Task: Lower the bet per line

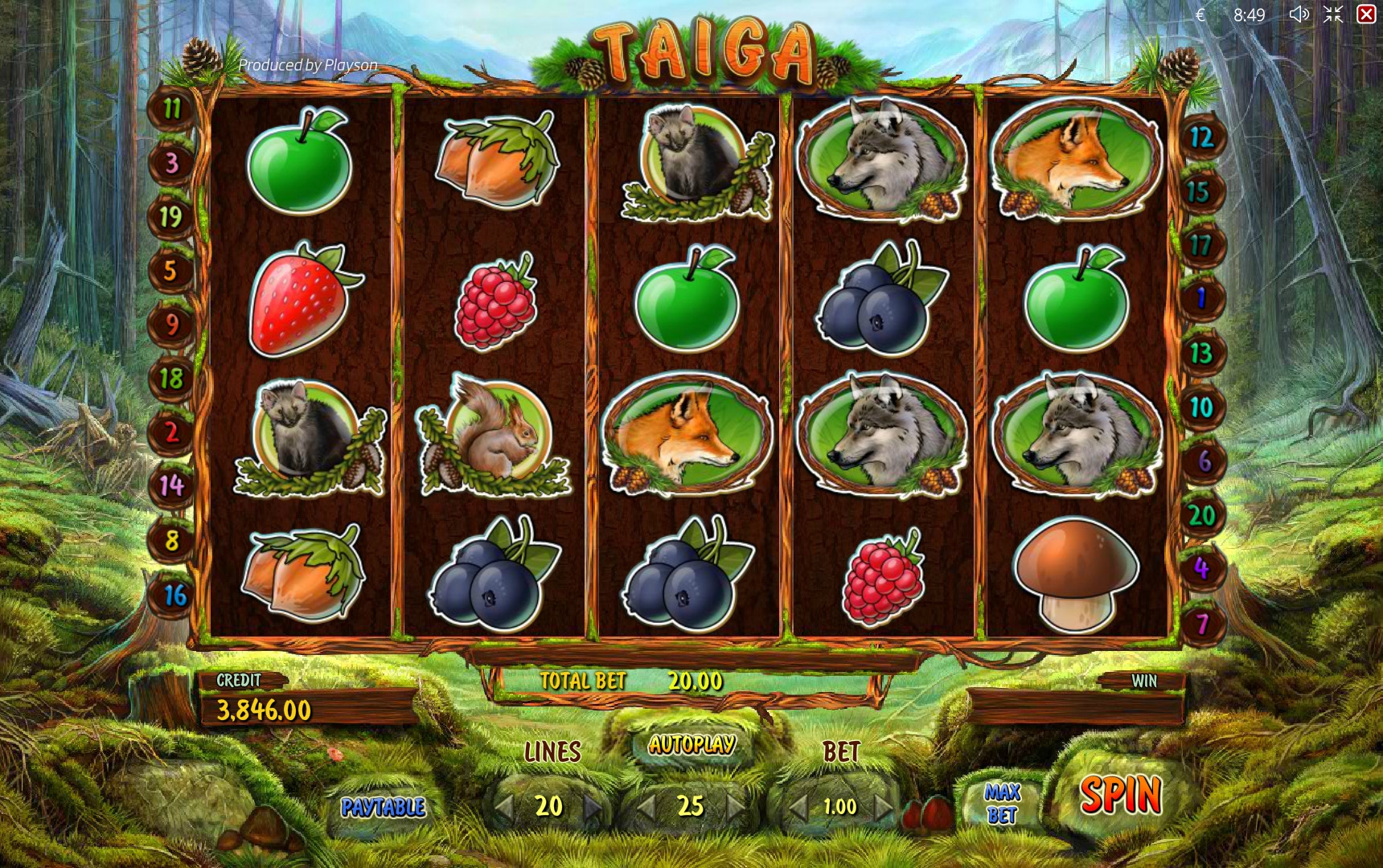Action: pos(796,806)
